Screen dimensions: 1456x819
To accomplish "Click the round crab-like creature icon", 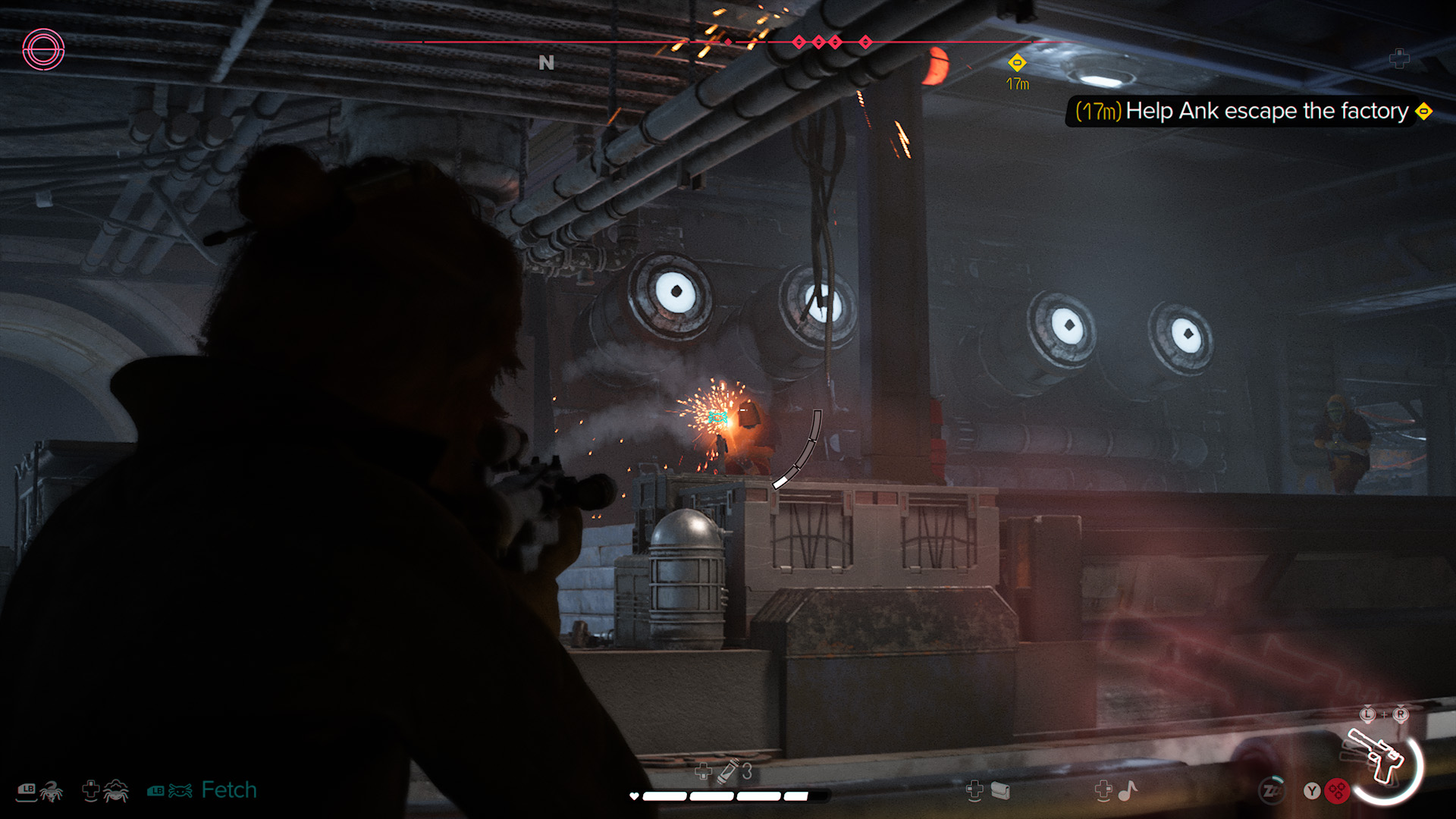I will click(x=116, y=791).
